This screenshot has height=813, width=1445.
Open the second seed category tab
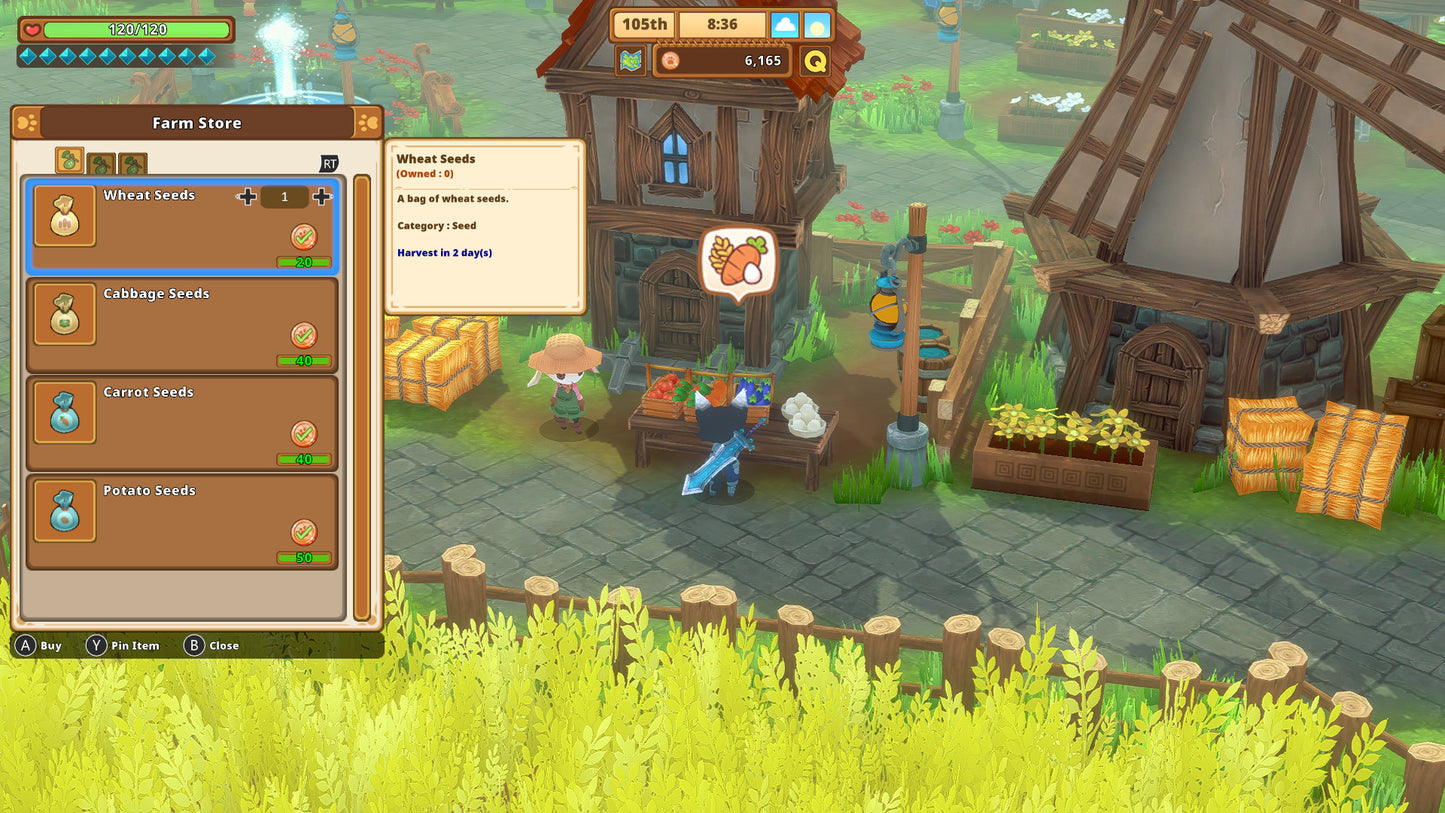point(101,162)
